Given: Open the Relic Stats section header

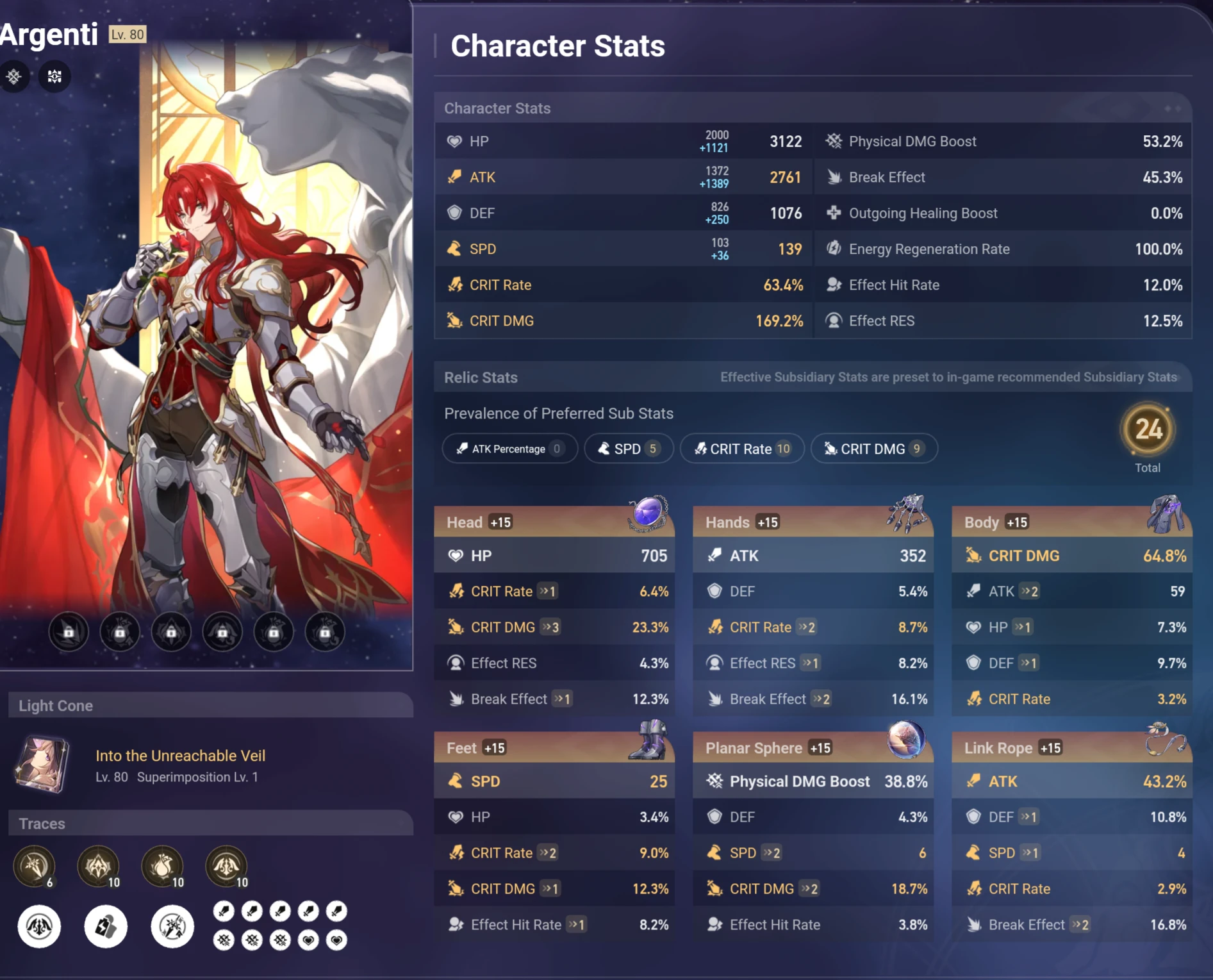Looking at the screenshot, I should [x=481, y=378].
